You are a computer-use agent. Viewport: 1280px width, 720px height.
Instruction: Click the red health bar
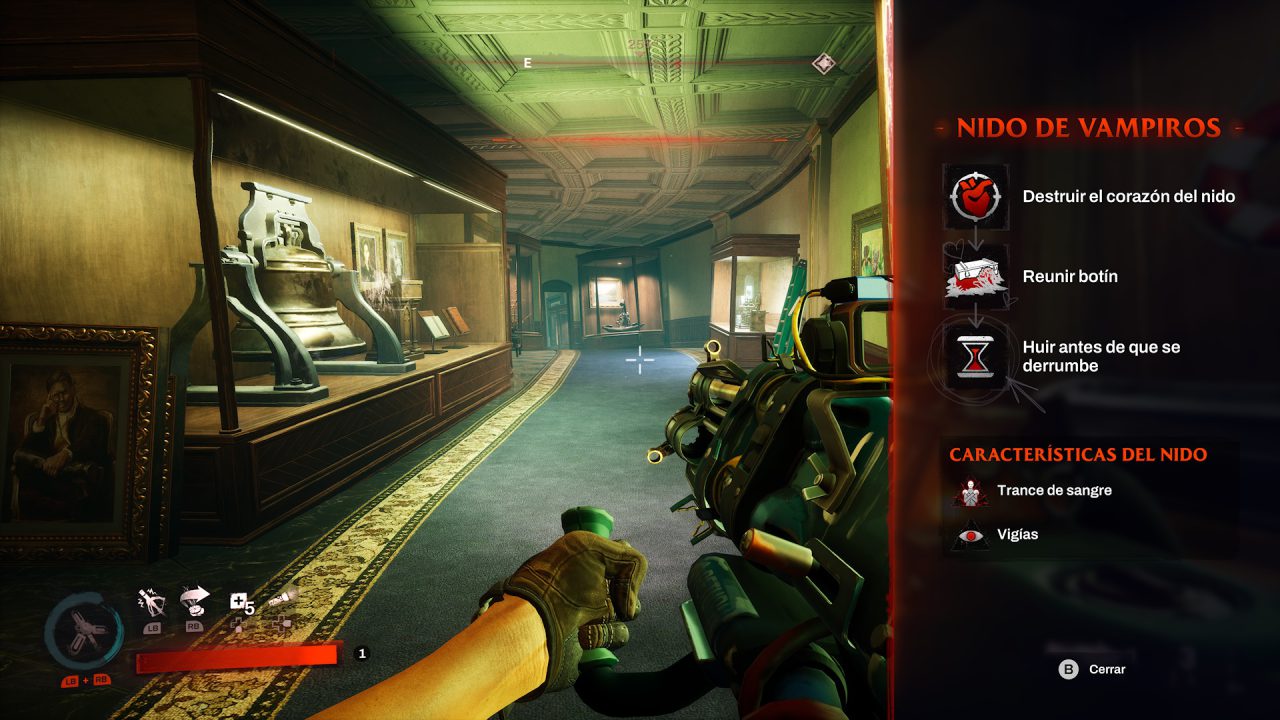[235, 655]
